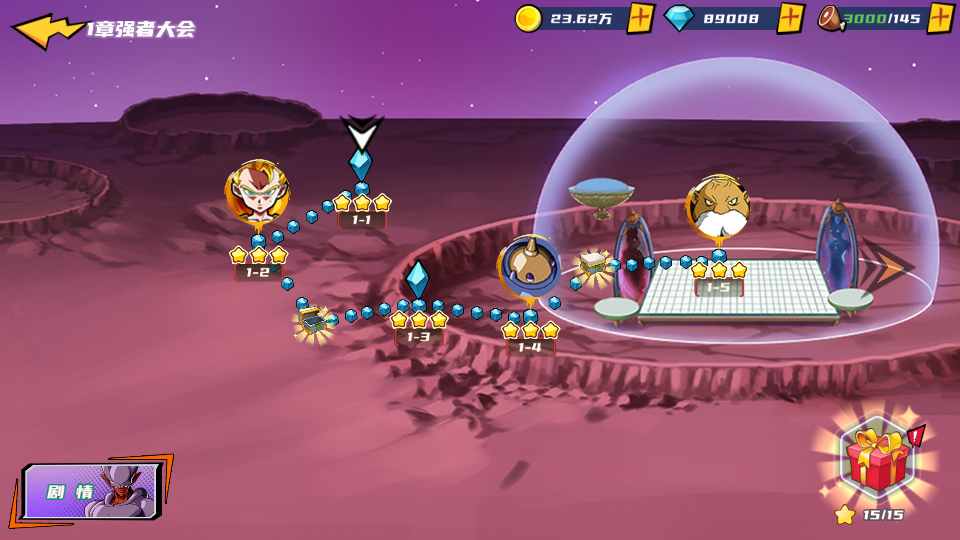Go back using the yellow arrow
Image resolution: width=960 pixels, height=540 pixels.
point(45,29)
